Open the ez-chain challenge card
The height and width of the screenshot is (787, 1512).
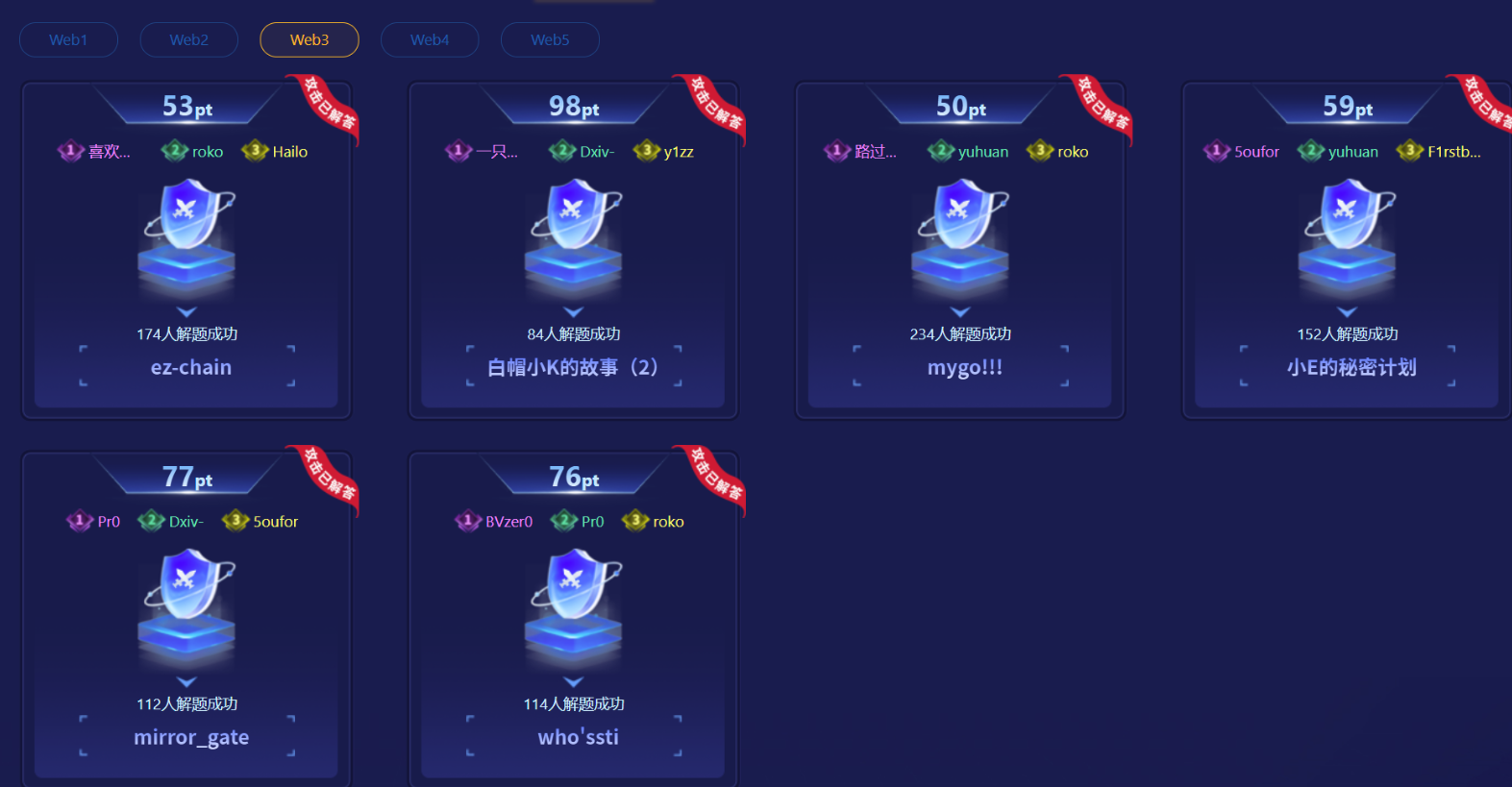coord(190,367)
